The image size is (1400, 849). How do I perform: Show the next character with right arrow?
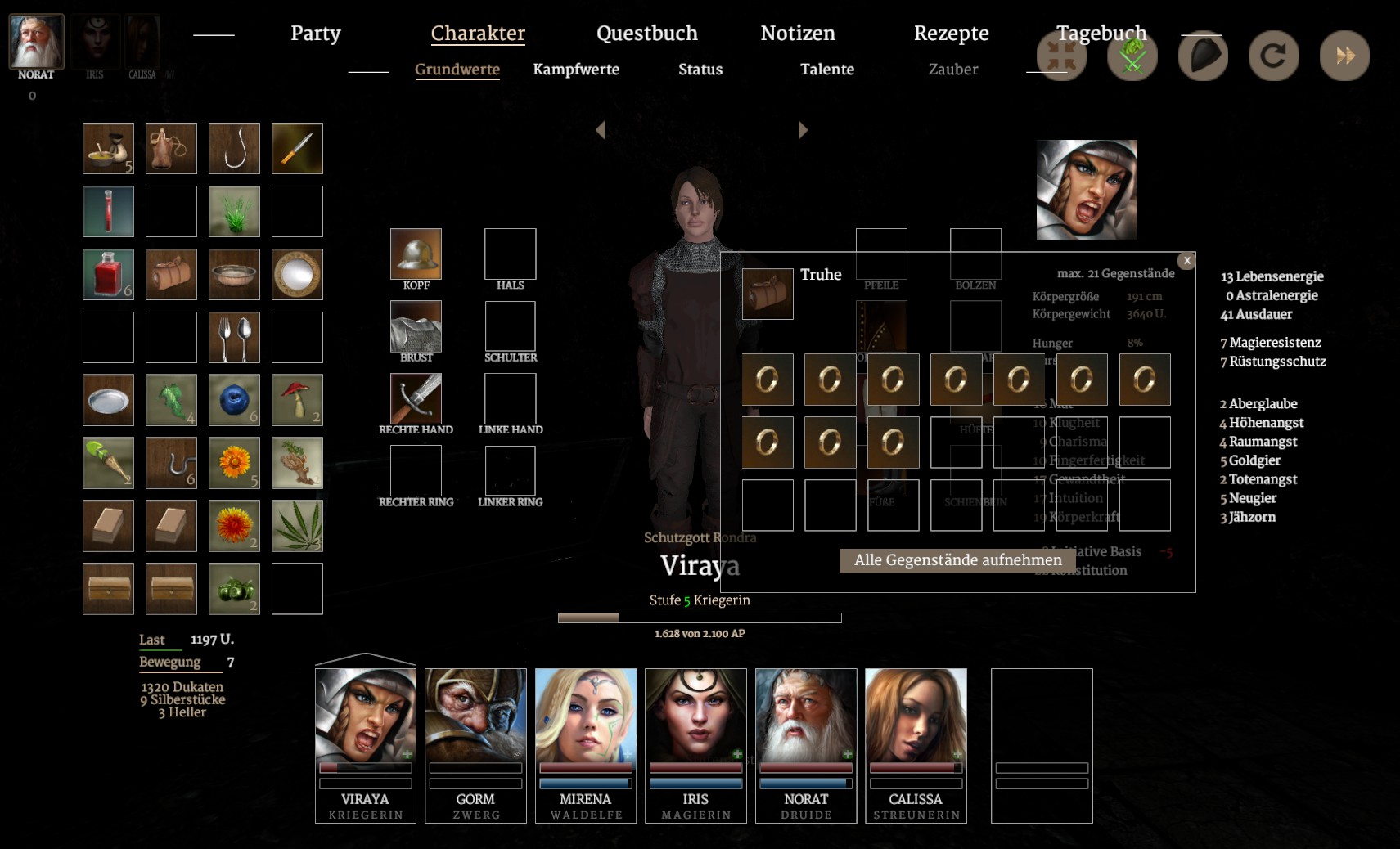803,130
